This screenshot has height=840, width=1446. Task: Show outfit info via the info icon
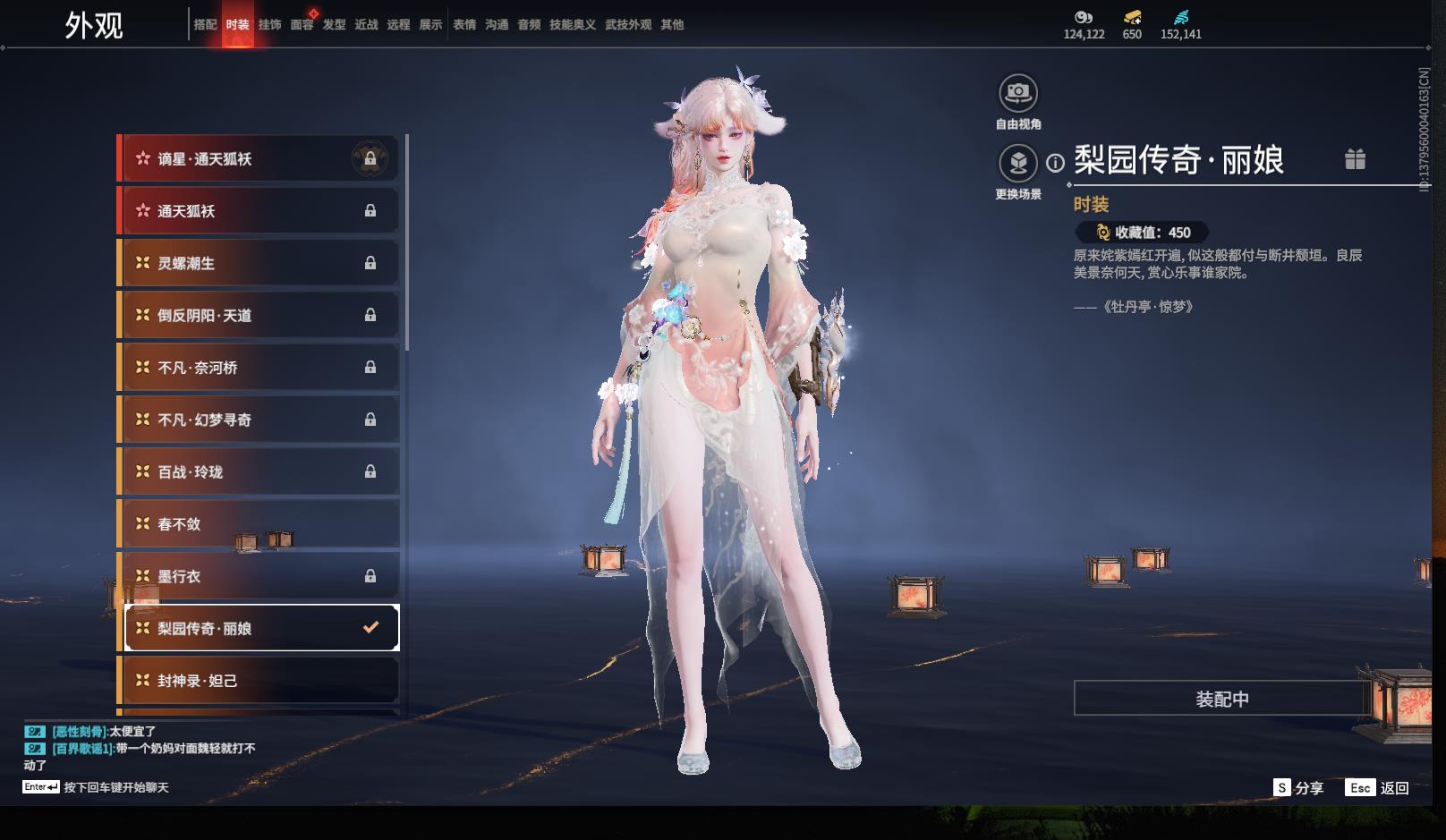click(1056, 163)
